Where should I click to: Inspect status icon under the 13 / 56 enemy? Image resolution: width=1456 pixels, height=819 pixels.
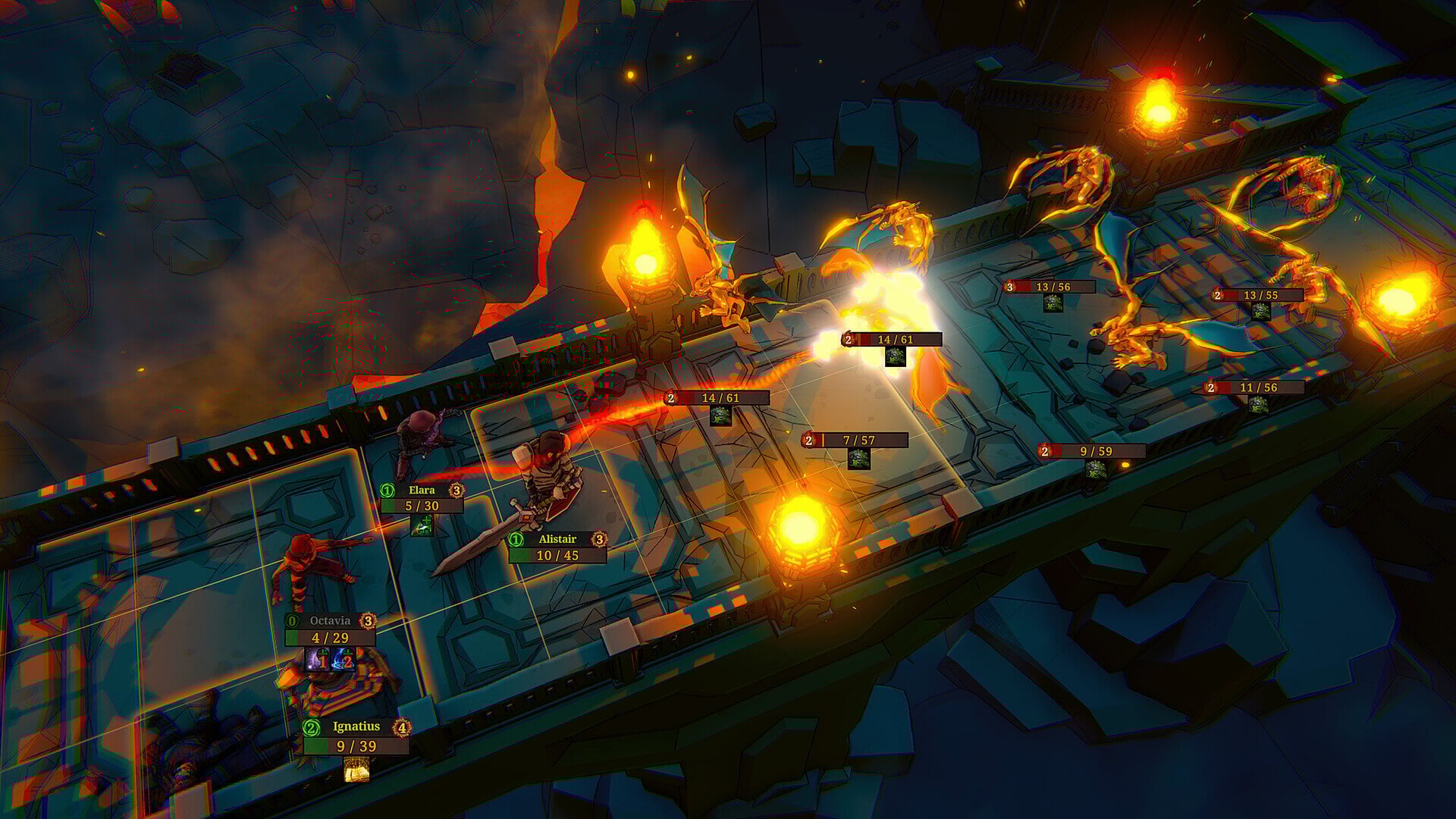coord(1052,303)
